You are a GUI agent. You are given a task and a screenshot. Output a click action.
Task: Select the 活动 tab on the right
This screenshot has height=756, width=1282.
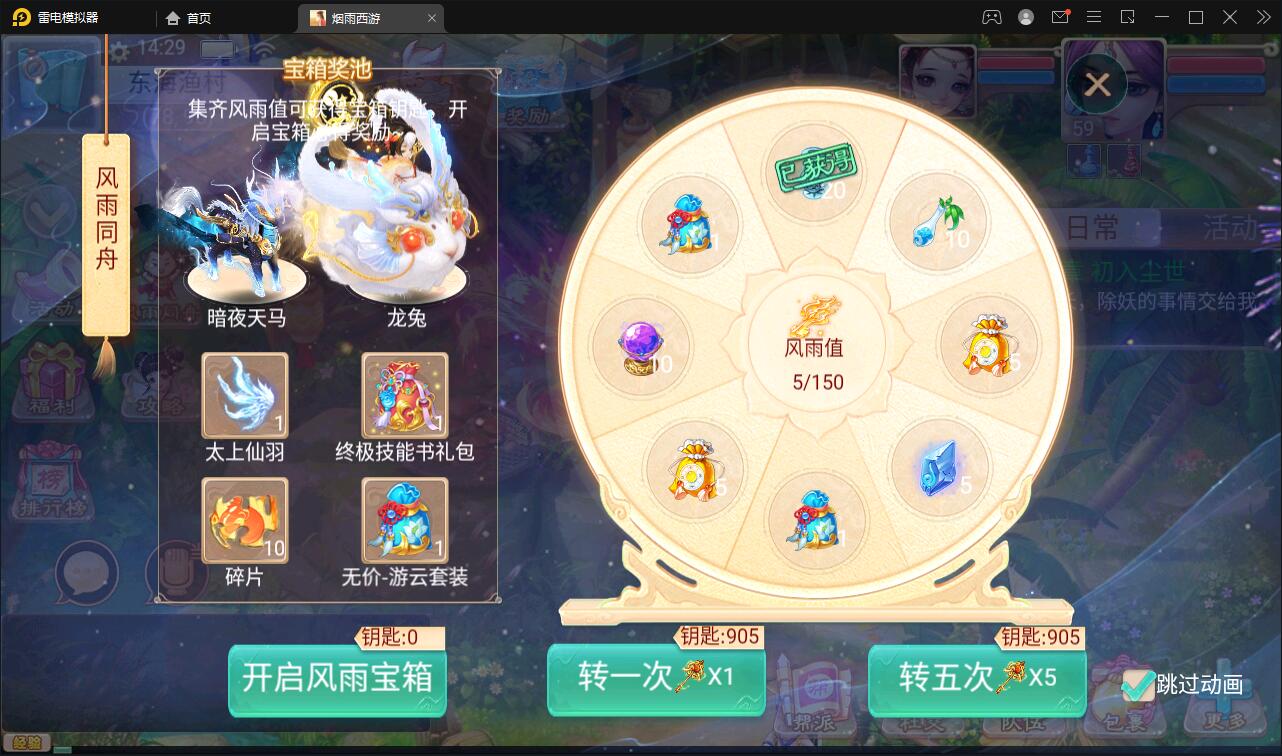[x=1231, y=229]
